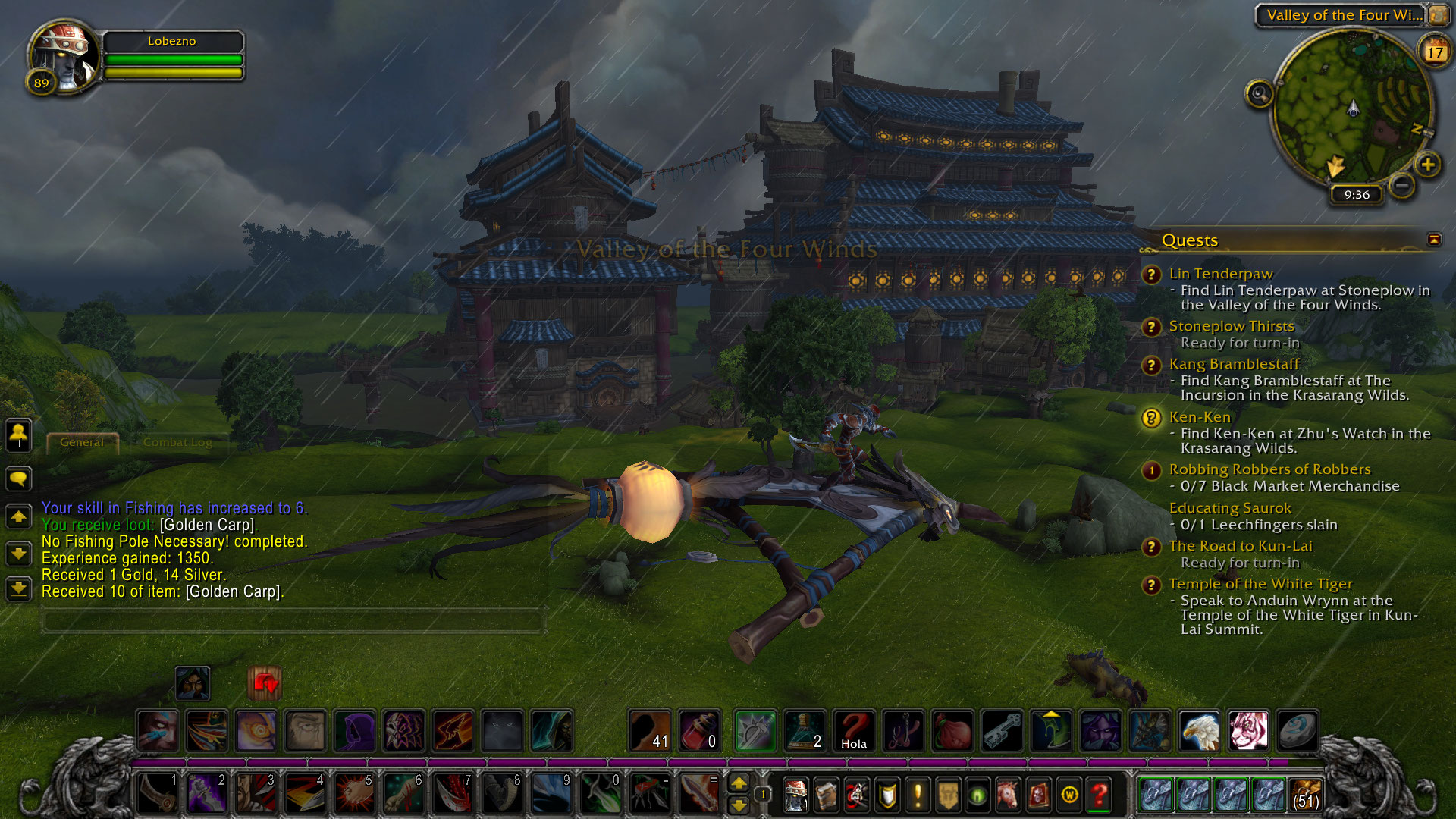Viewport: 1456px width, 819px height.
Task: Open the quest log exclamation-mark button
Action: (918, 795)
